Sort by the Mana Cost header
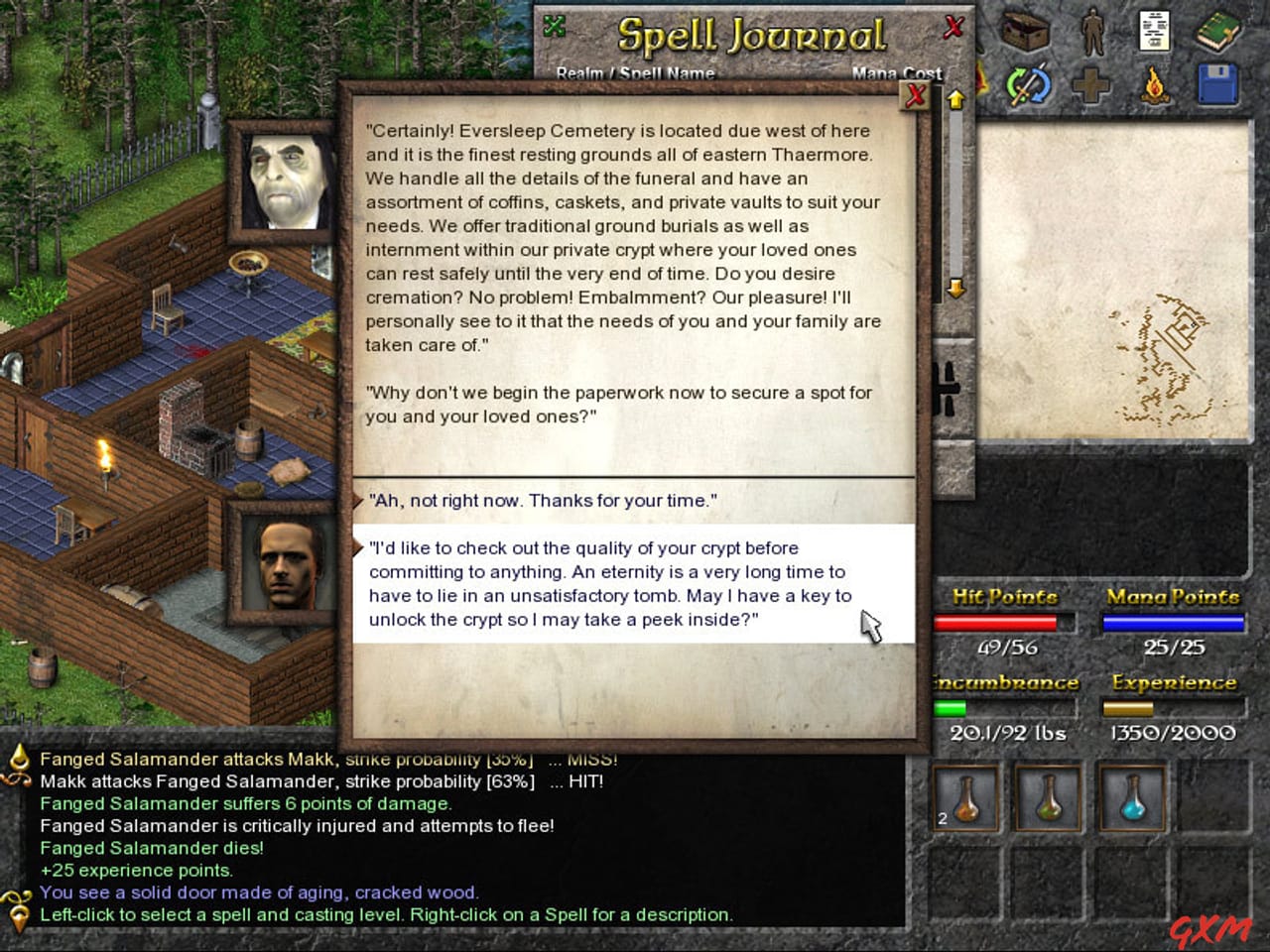 tap(898, 73)
